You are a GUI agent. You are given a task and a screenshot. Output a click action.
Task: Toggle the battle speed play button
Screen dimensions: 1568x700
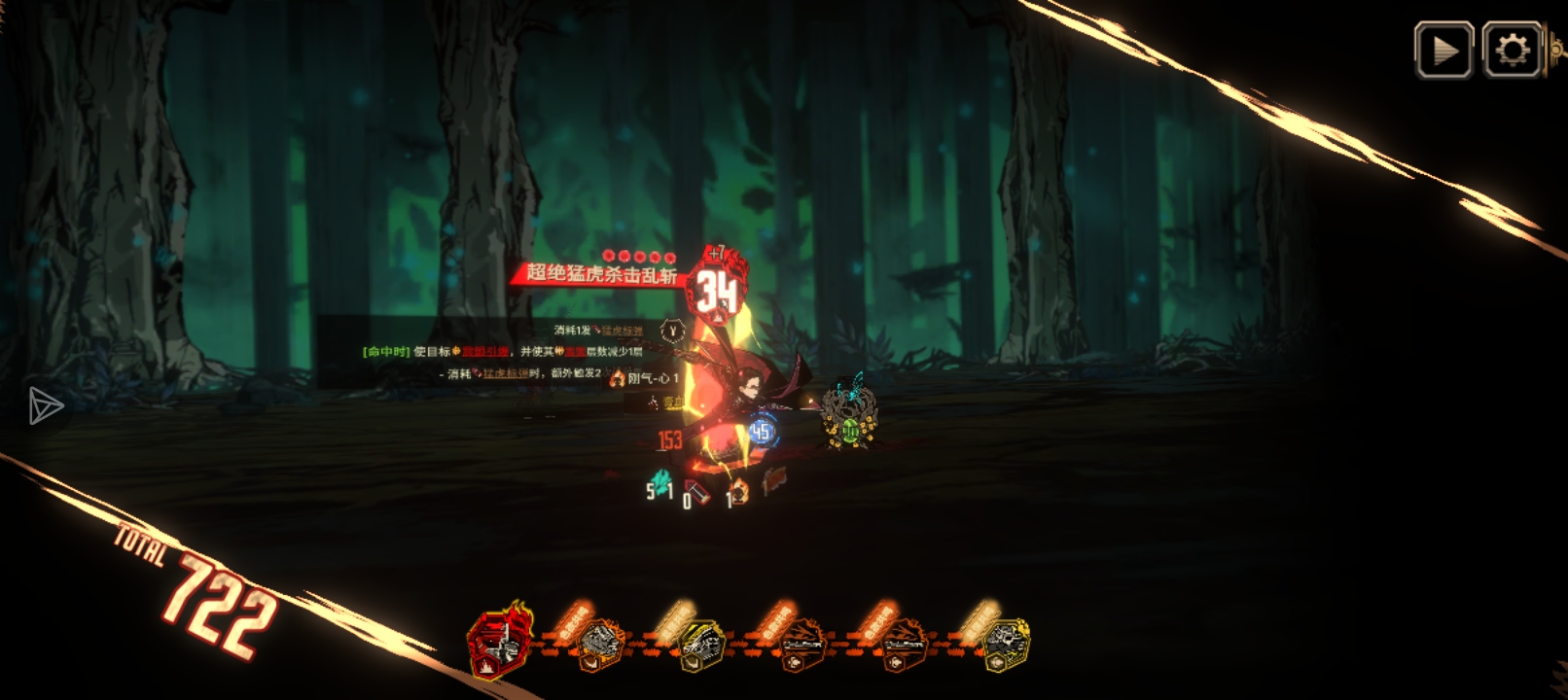tap(1443, 50)
